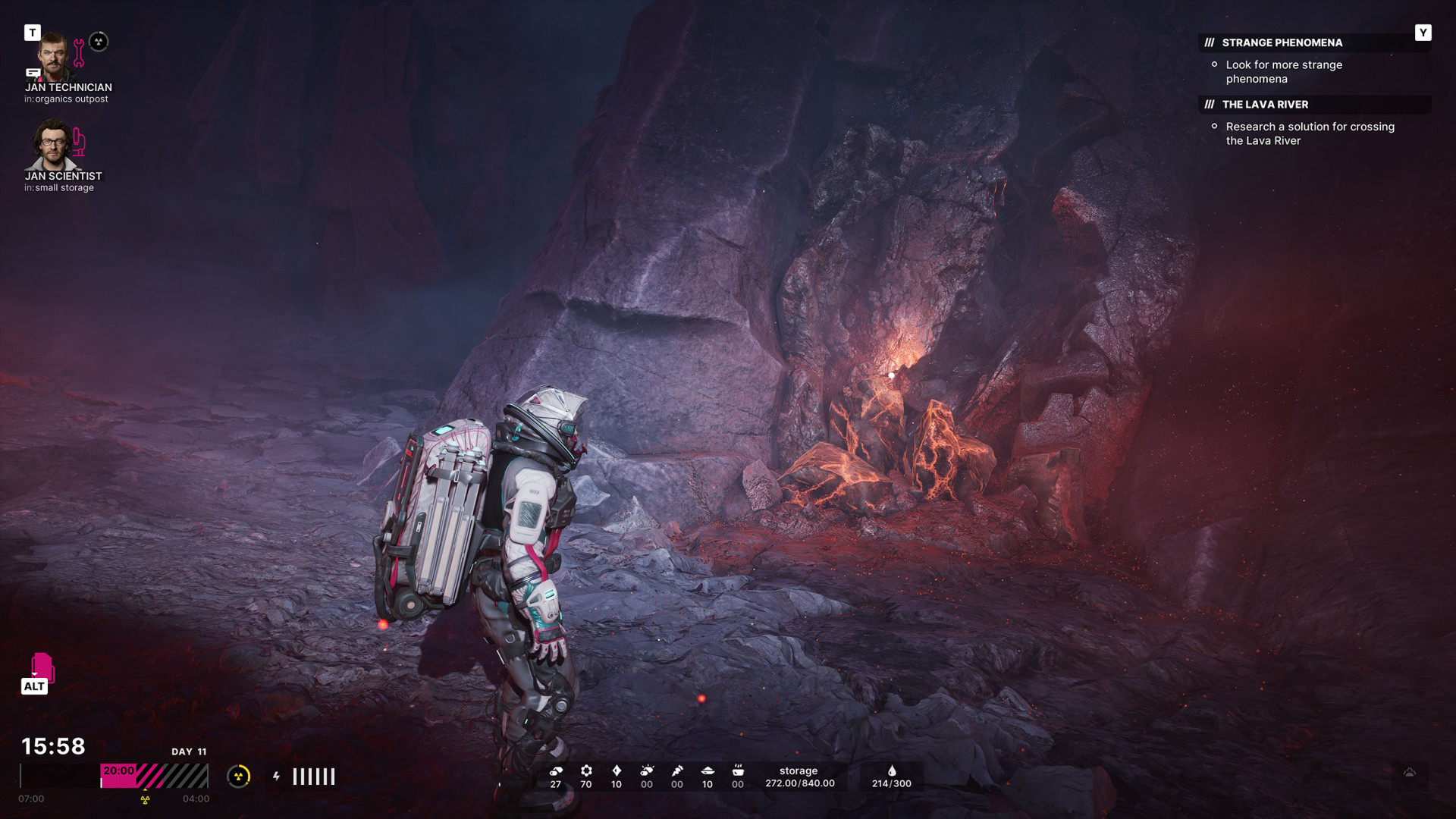Click the pink device icon above ALT
This screenshot has width=1456, height=819.
click(42, 667)
